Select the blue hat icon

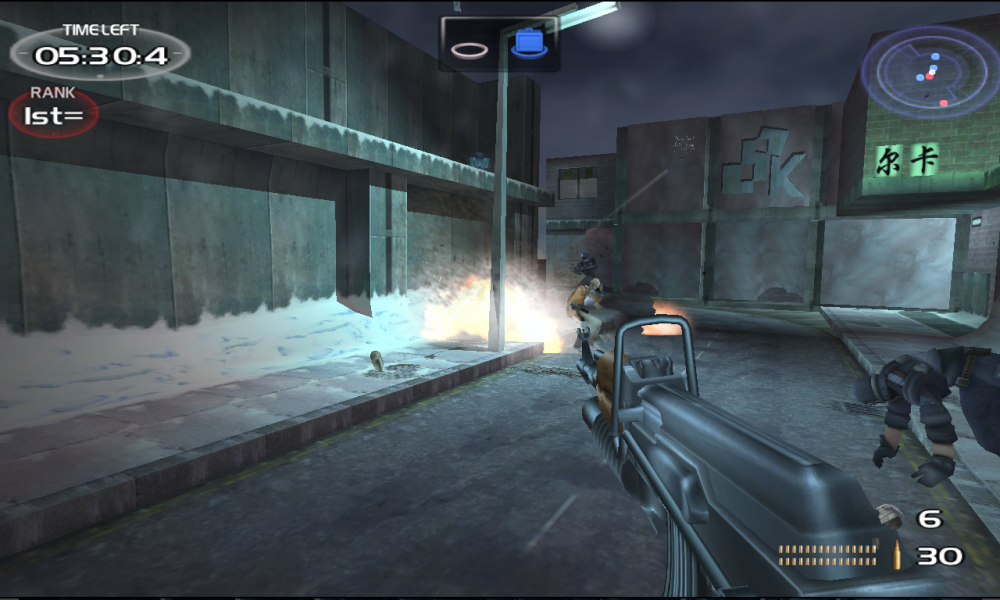tap(529, 44)
